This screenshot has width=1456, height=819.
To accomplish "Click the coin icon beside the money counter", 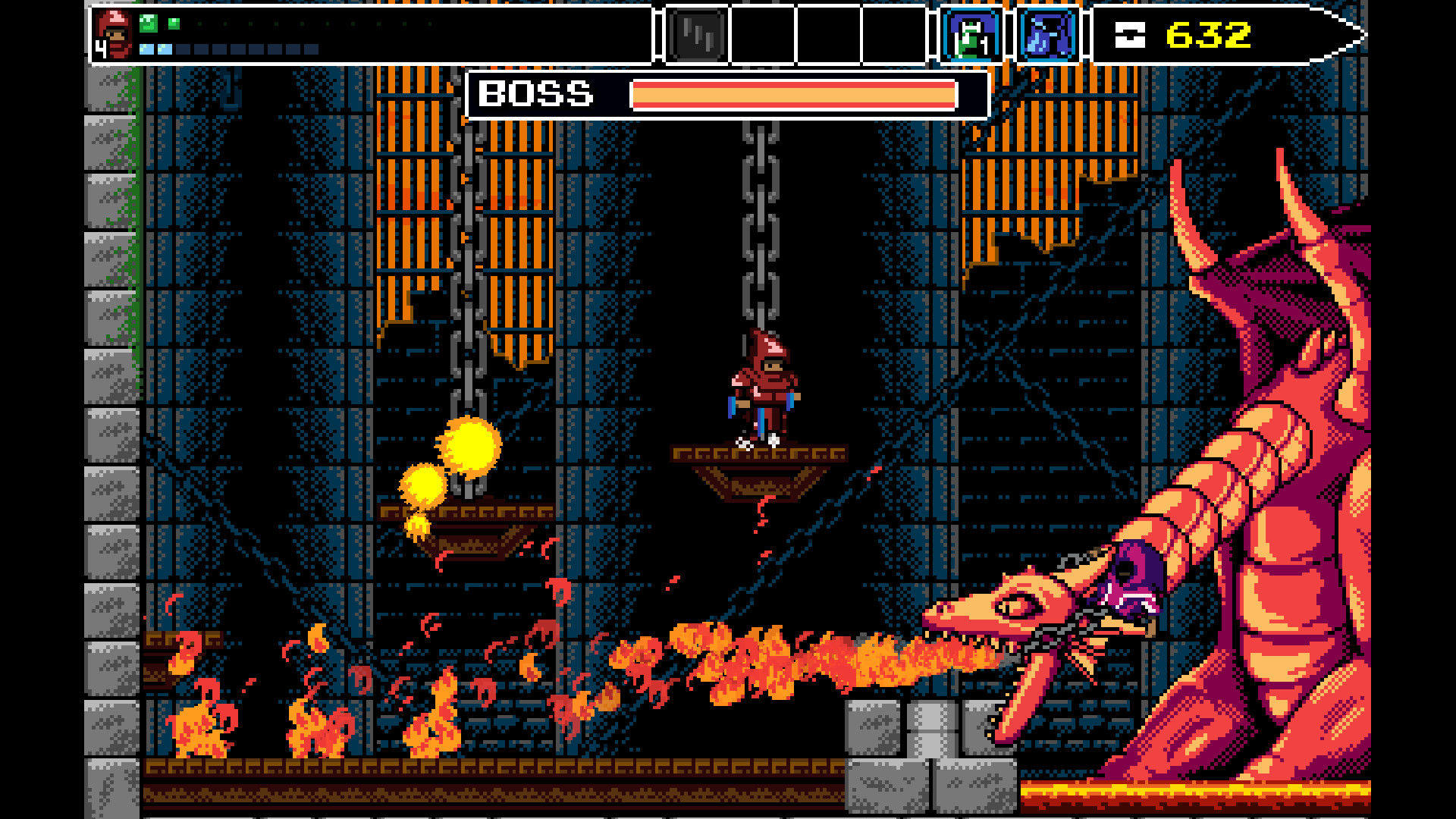I will click(1129, 33).
